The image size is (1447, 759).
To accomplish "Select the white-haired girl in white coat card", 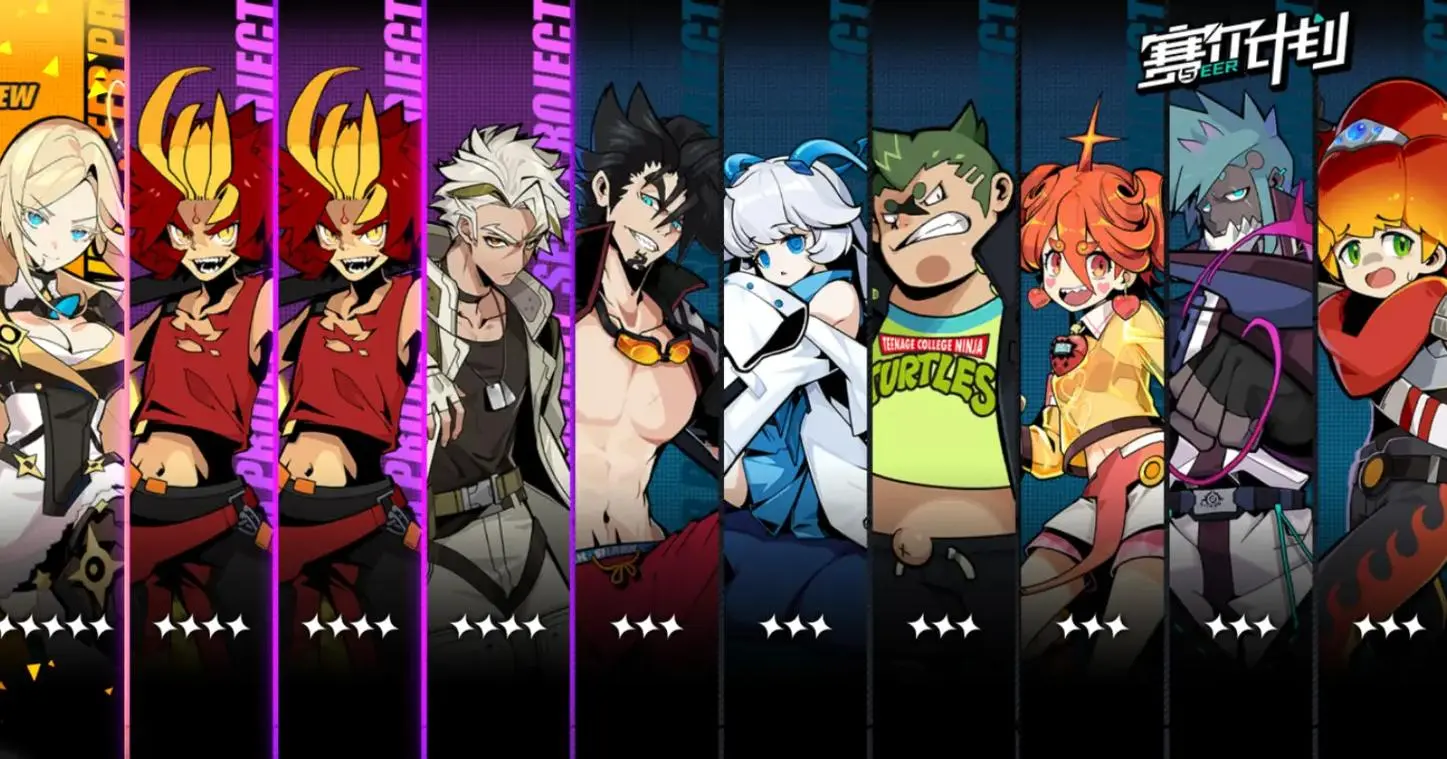I will [x=794, y=380].
